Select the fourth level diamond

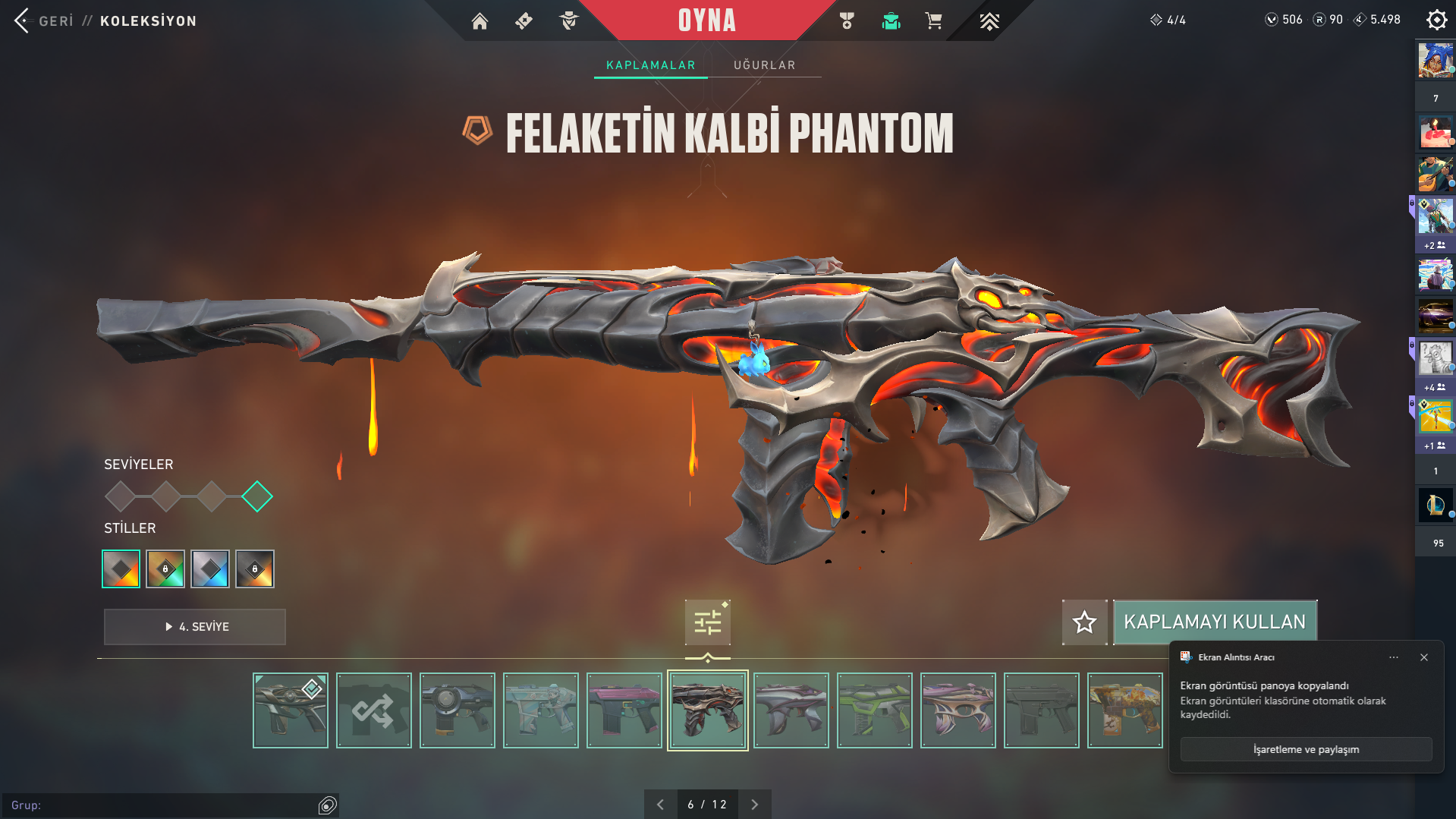[257, 496]
